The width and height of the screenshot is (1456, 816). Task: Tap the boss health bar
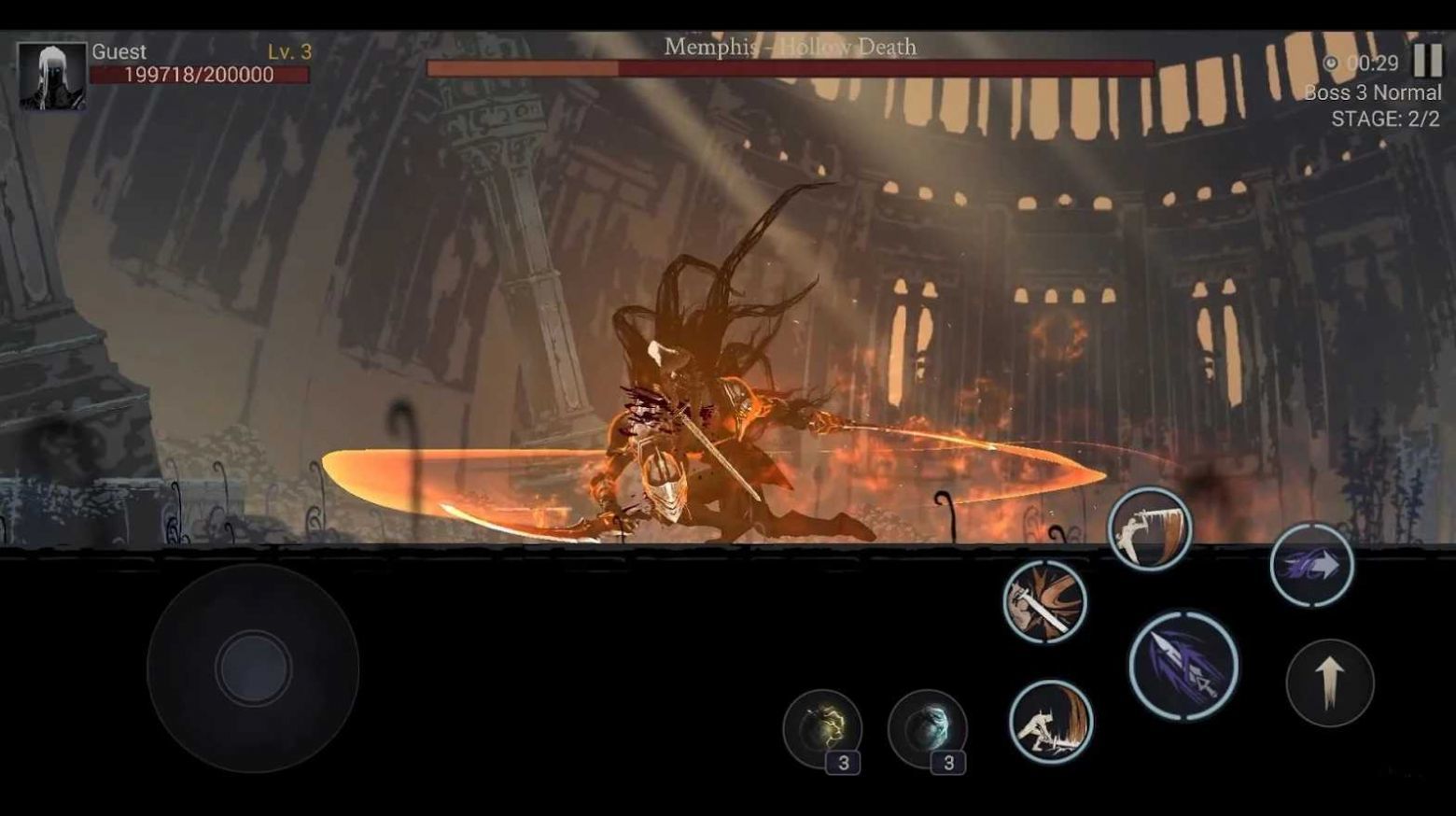pos(793,68)
